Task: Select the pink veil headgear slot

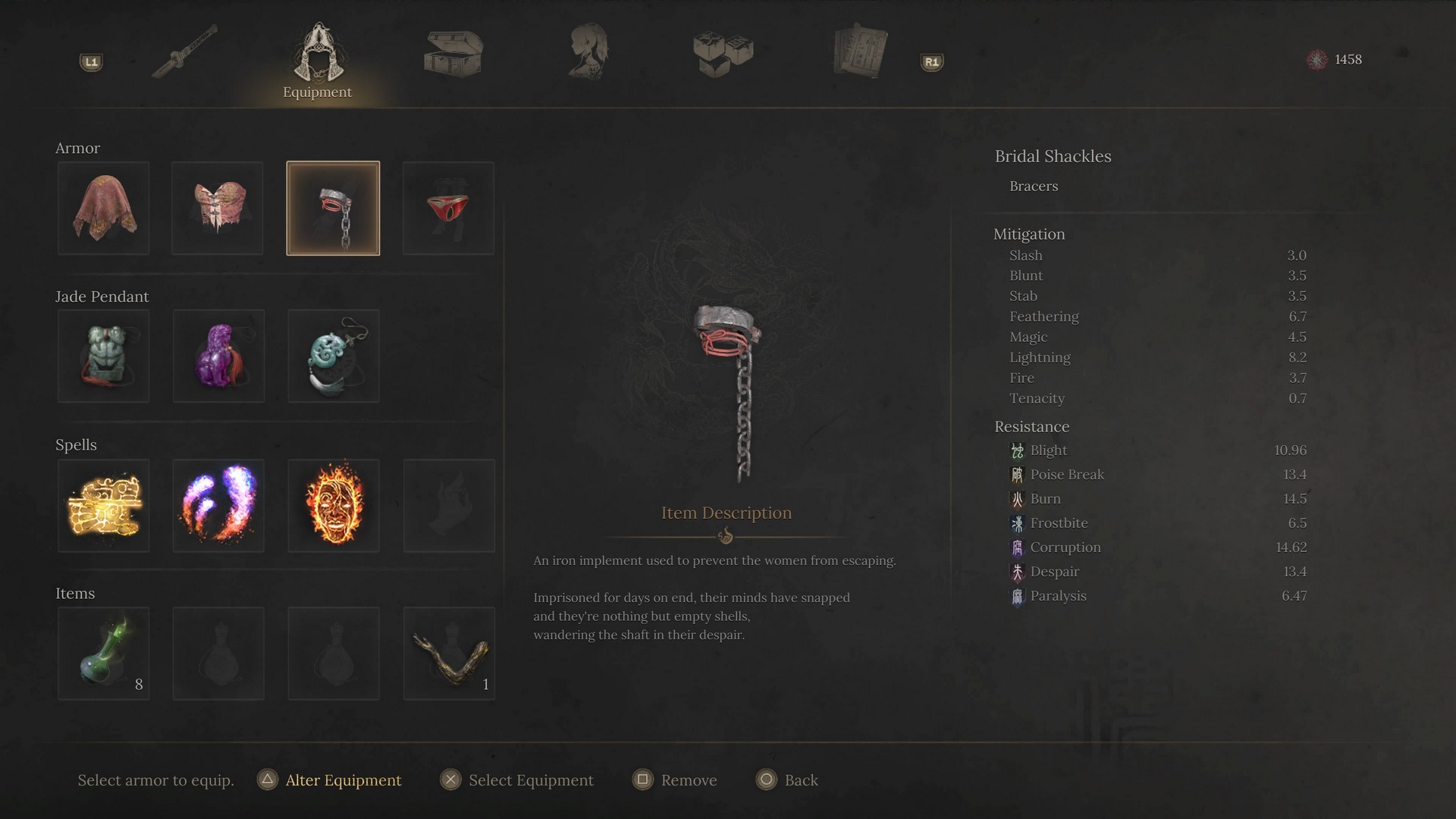Action: (x=104, y=209)
